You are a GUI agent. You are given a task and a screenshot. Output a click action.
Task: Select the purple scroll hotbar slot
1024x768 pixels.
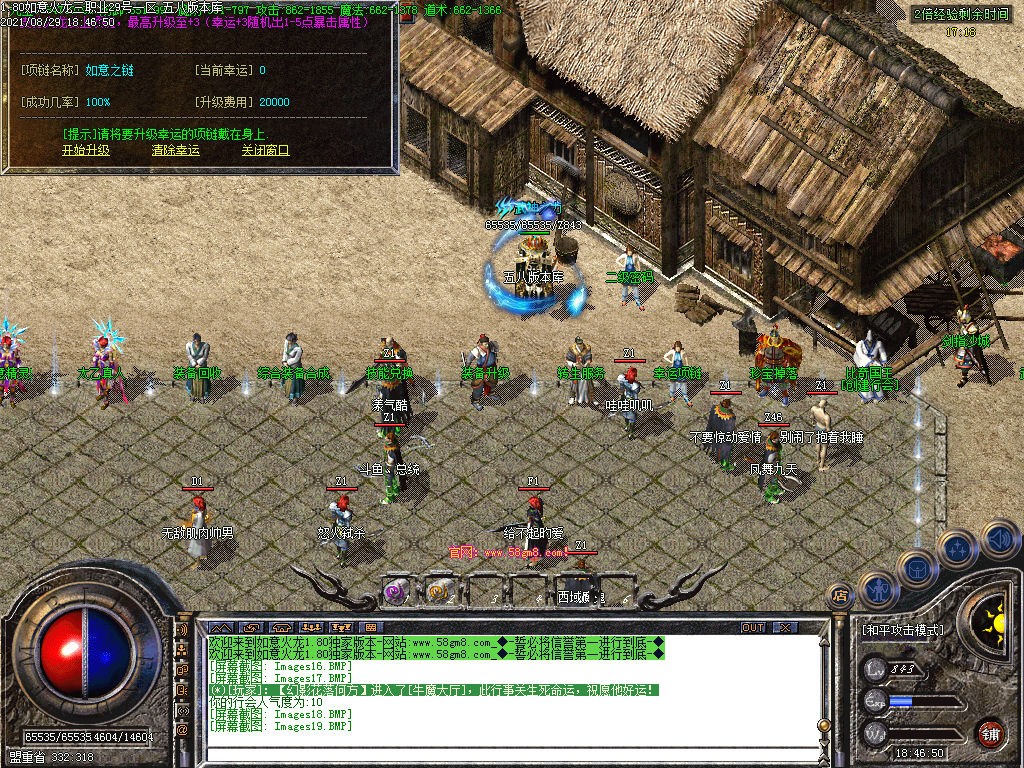396,591
